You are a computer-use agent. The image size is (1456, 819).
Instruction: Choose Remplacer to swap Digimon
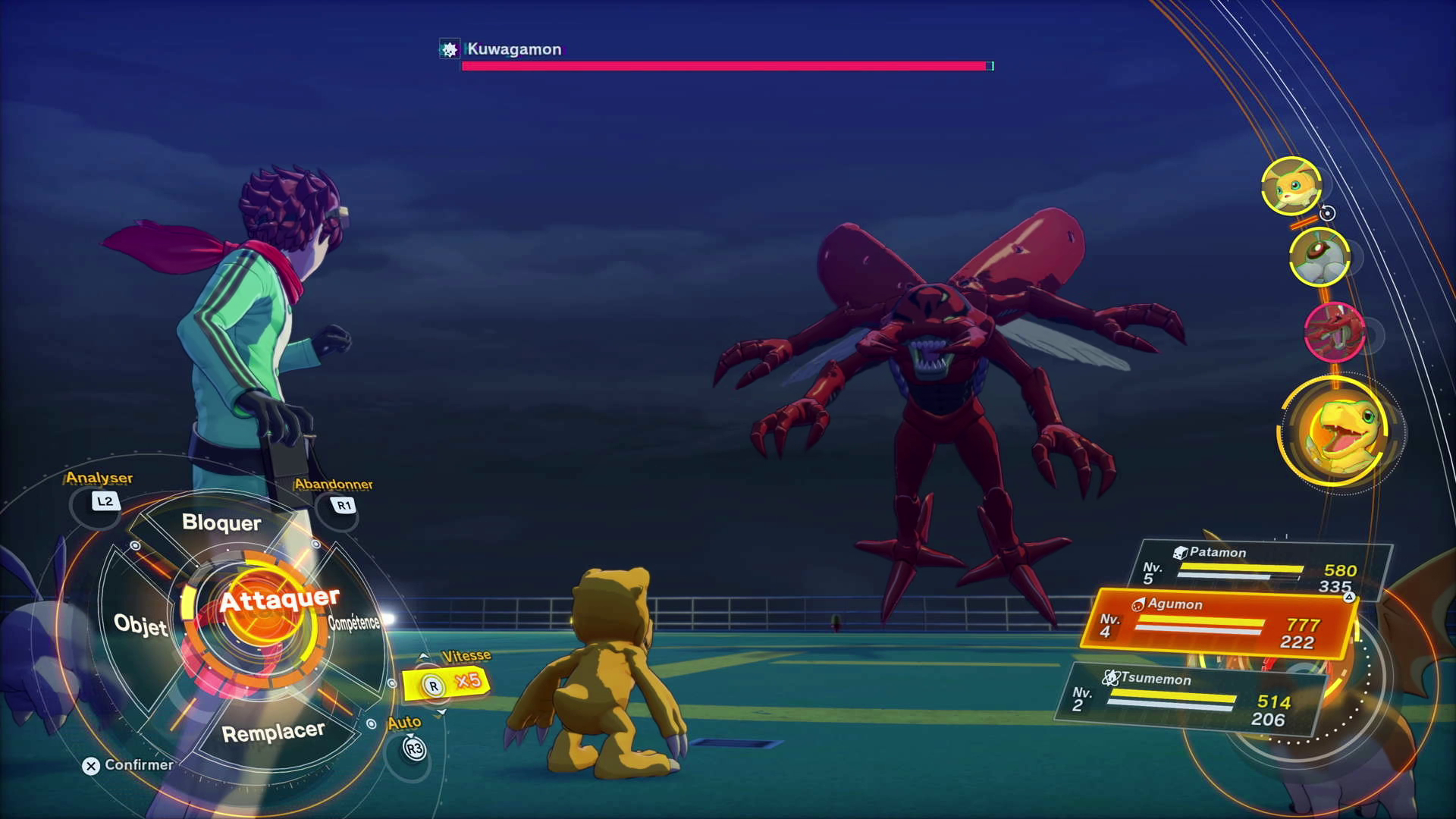click(x=273, y=733)
